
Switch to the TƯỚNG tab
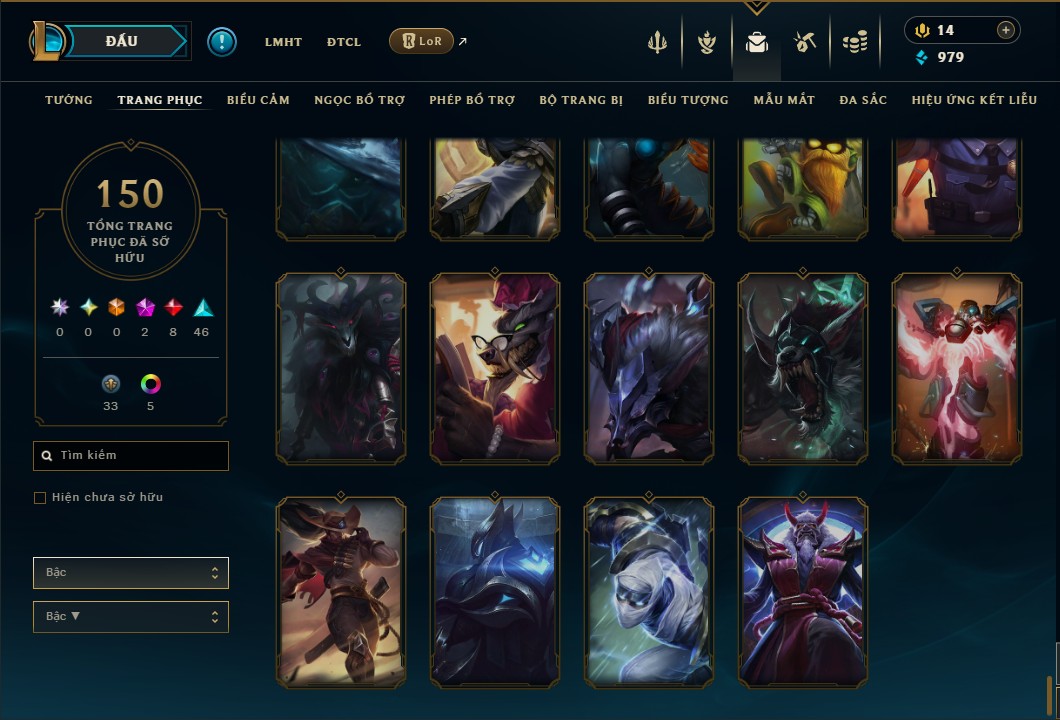[x=69, y=100]
